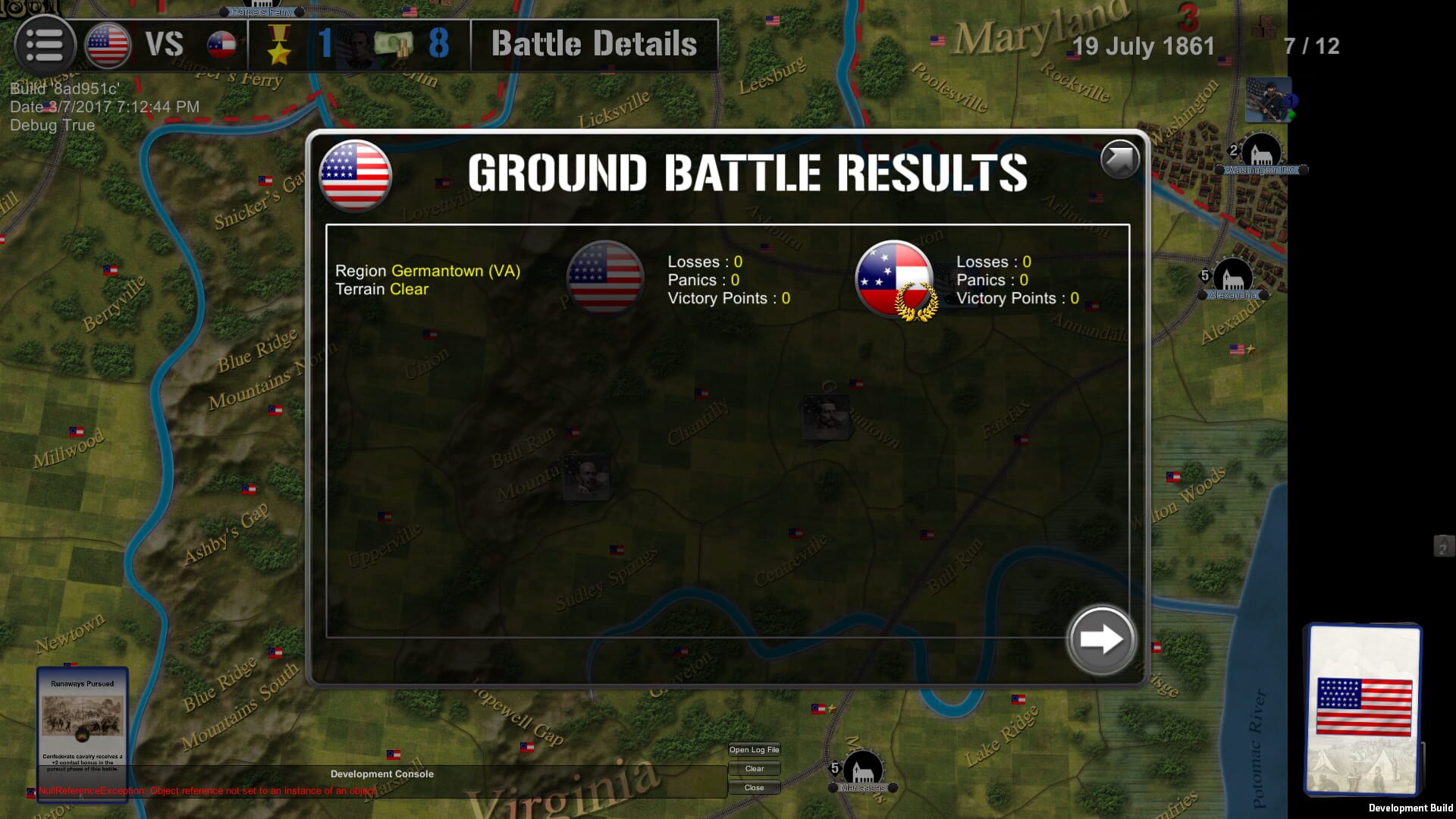Viewport: 1456px width, 819px height.
Task: Click the Washington DC city icon
Action: click(x=1260, y=151)
